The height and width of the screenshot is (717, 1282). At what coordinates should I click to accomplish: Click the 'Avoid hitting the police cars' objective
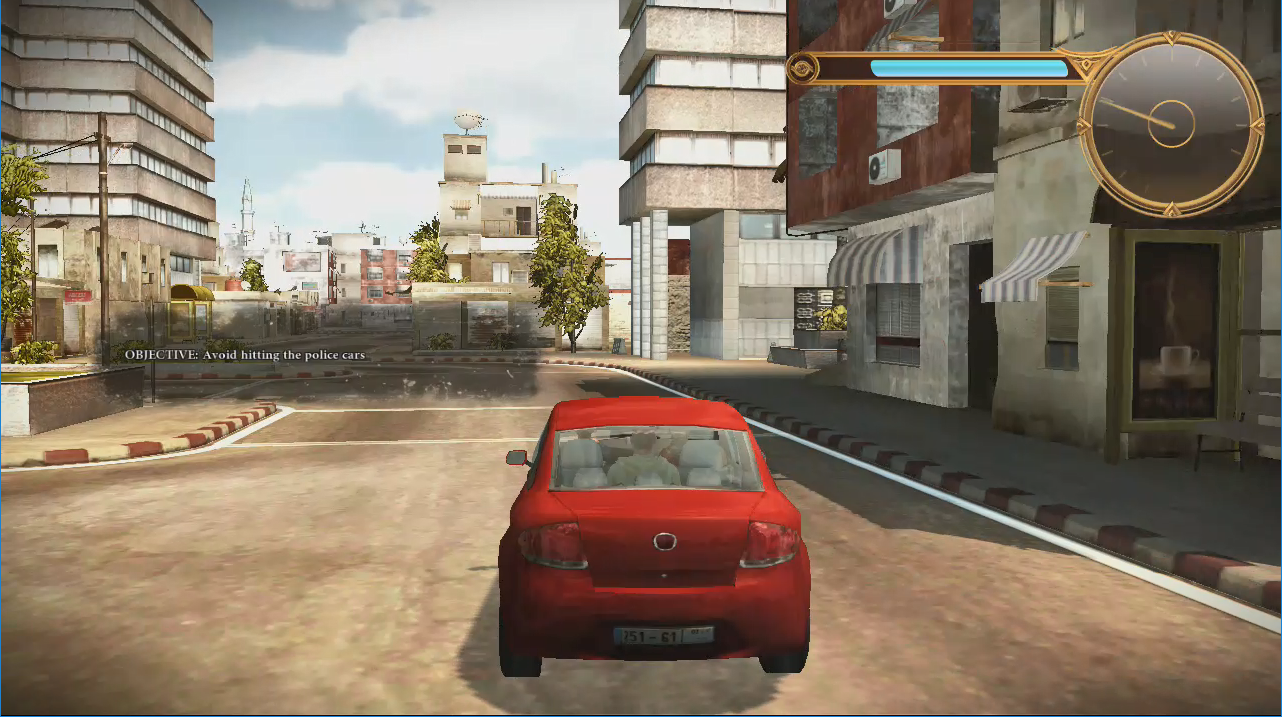[x=245, y=355]
